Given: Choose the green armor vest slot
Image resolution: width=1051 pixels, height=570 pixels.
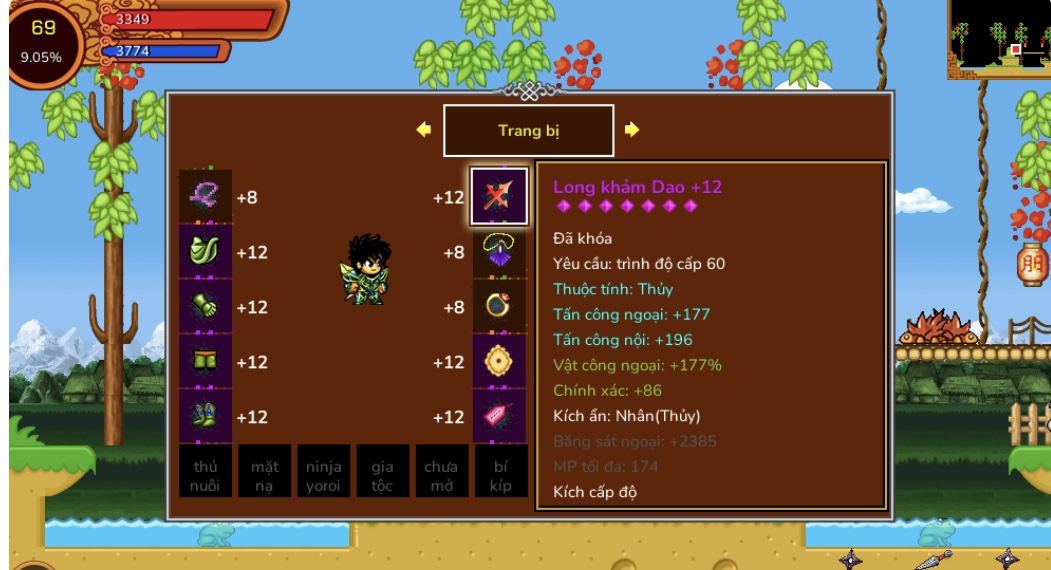Looking at the screenshot, I should 205,252.
